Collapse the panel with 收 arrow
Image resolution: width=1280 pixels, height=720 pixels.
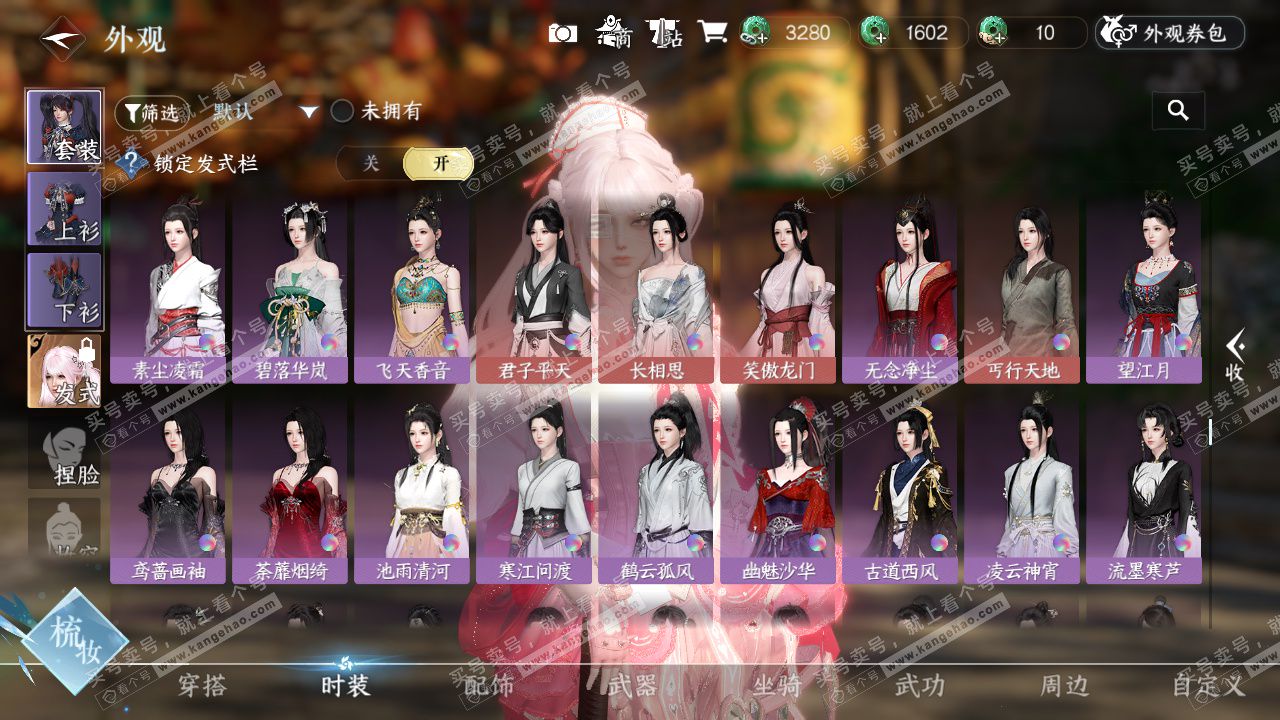(x=1234, y=355)
